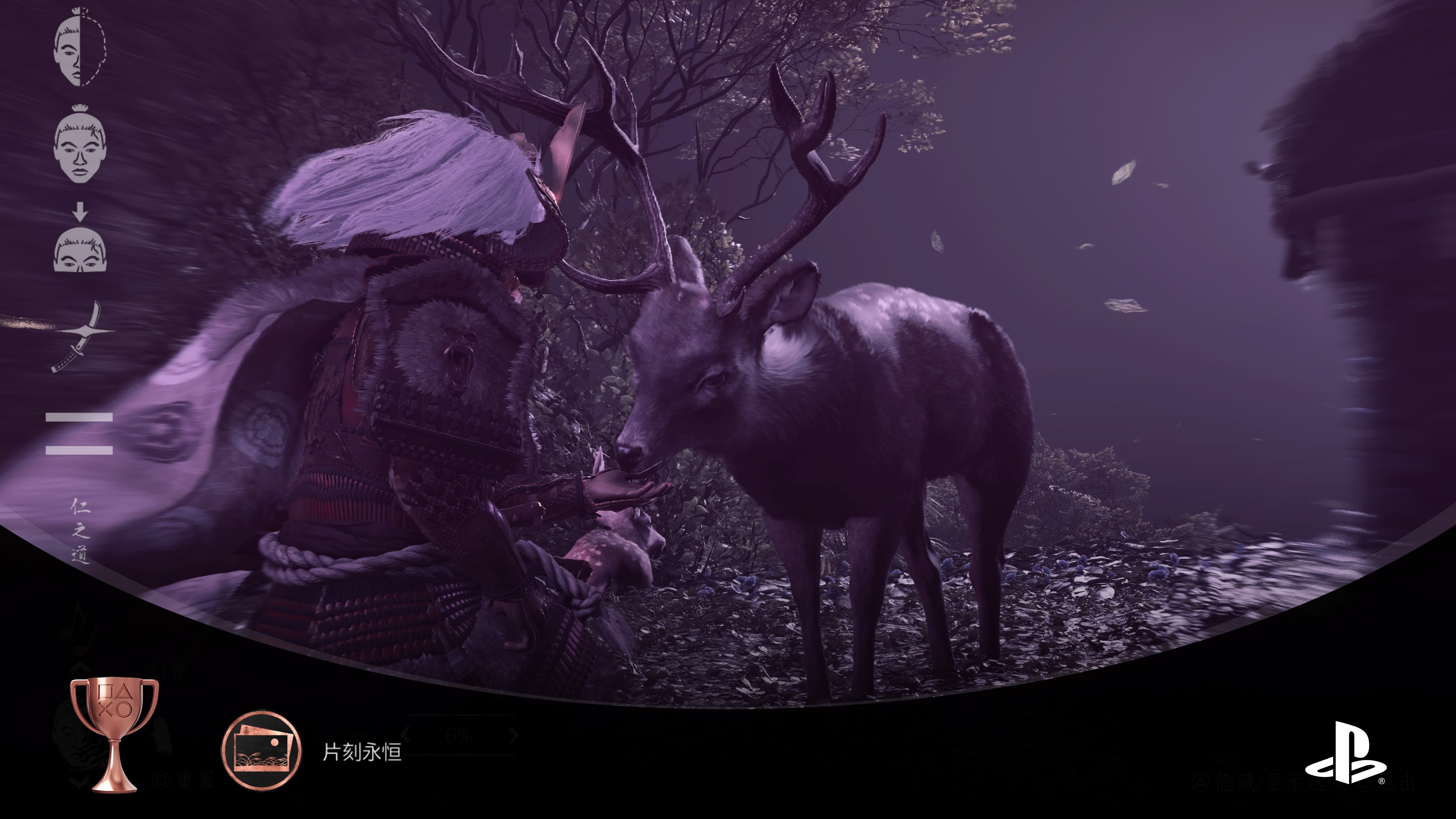This screenshot has width=1456, height=819.
Task: Open the 片刻永恒 trophy notification
Action: [x=362, y=752]
